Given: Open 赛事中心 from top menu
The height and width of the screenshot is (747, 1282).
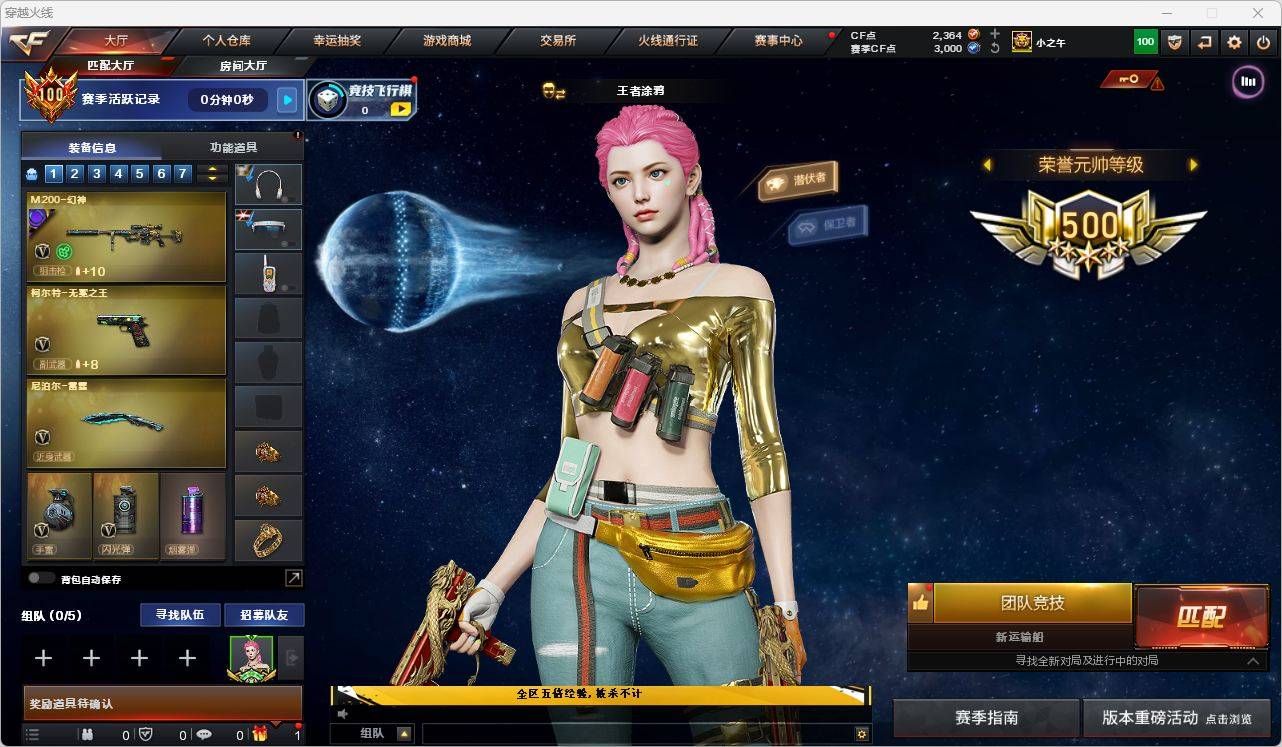Looking at the screenshot, I should 778,41.
